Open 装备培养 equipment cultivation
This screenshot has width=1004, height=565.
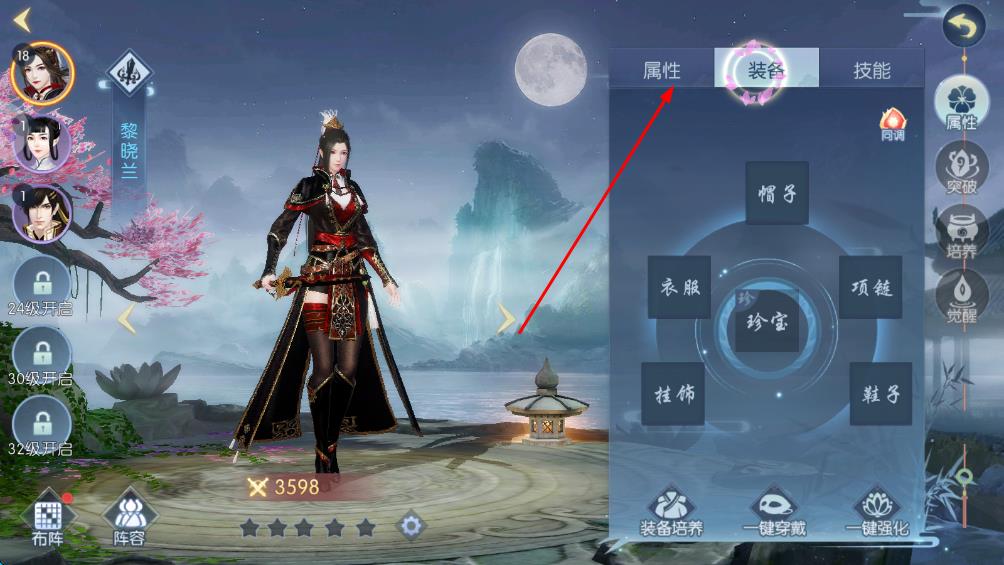(x=671, y=511)
